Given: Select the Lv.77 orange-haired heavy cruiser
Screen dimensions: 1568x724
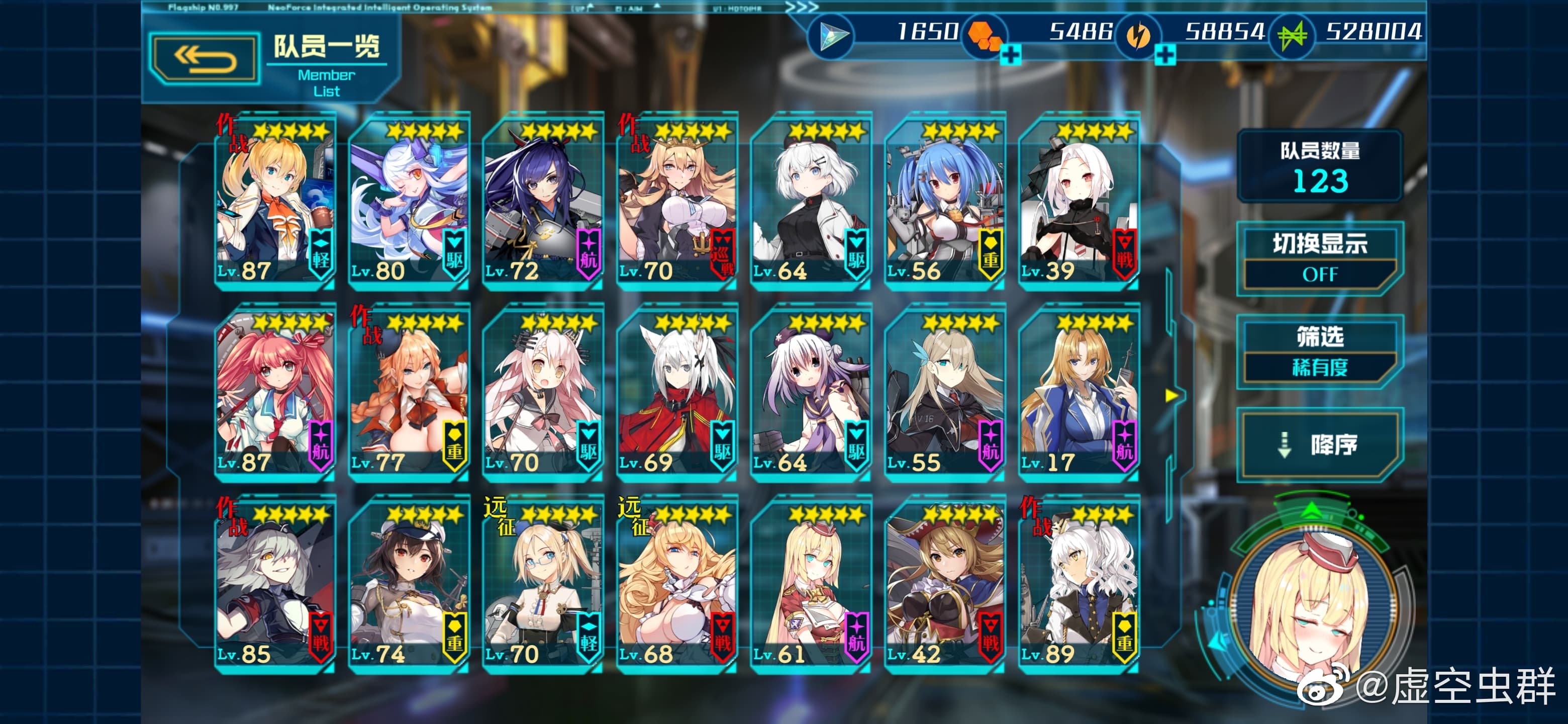Looking at the screenshot, I should [409, 393].
